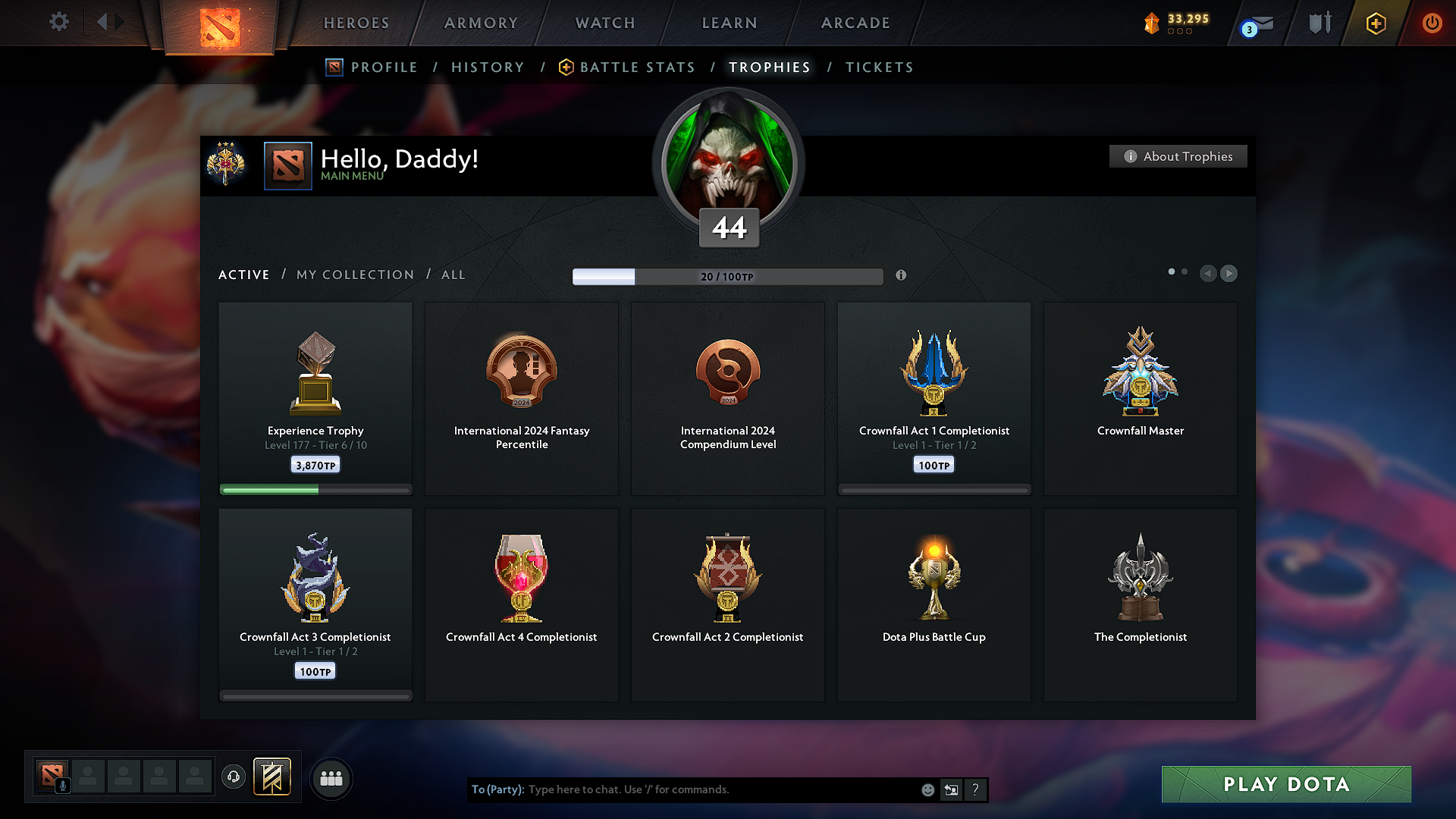The height and width of the screenshot is (819, 1456).
Task: Open About Trophies
Action: [1178, 156]
